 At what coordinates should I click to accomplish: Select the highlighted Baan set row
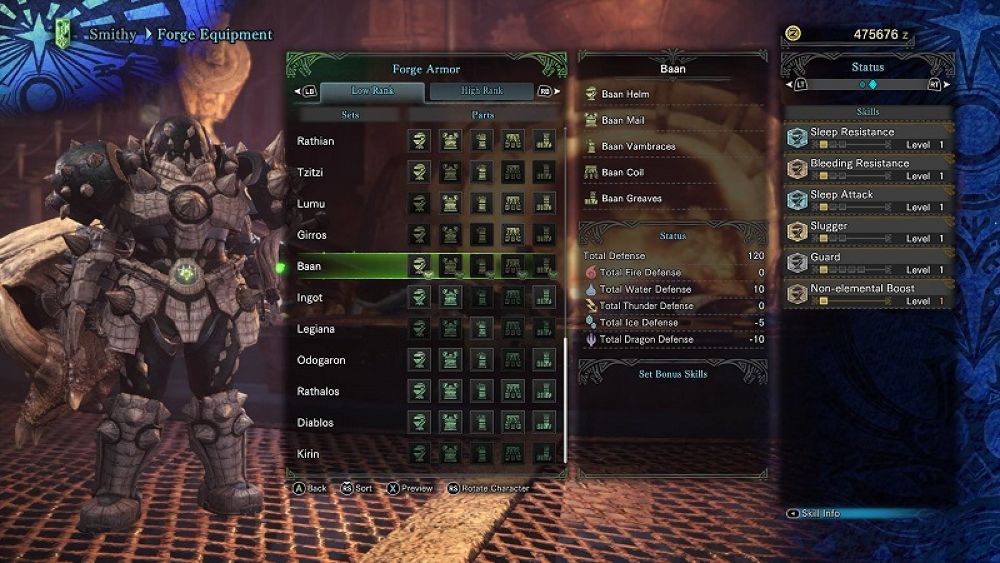pos(310,267)
